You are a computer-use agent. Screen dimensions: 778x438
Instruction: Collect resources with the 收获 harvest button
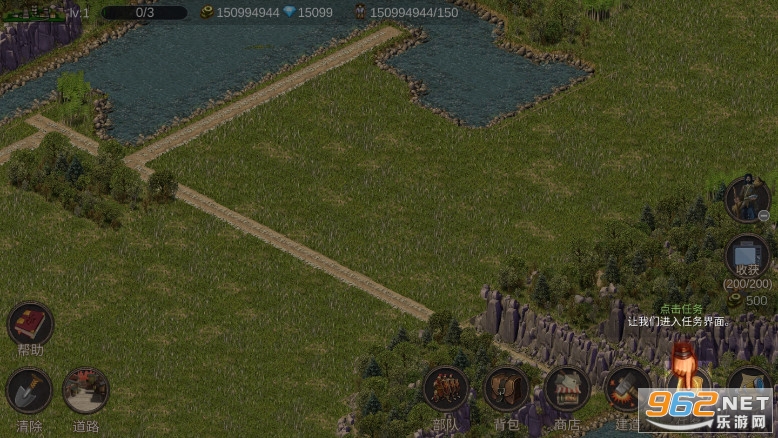click(747, 256)
